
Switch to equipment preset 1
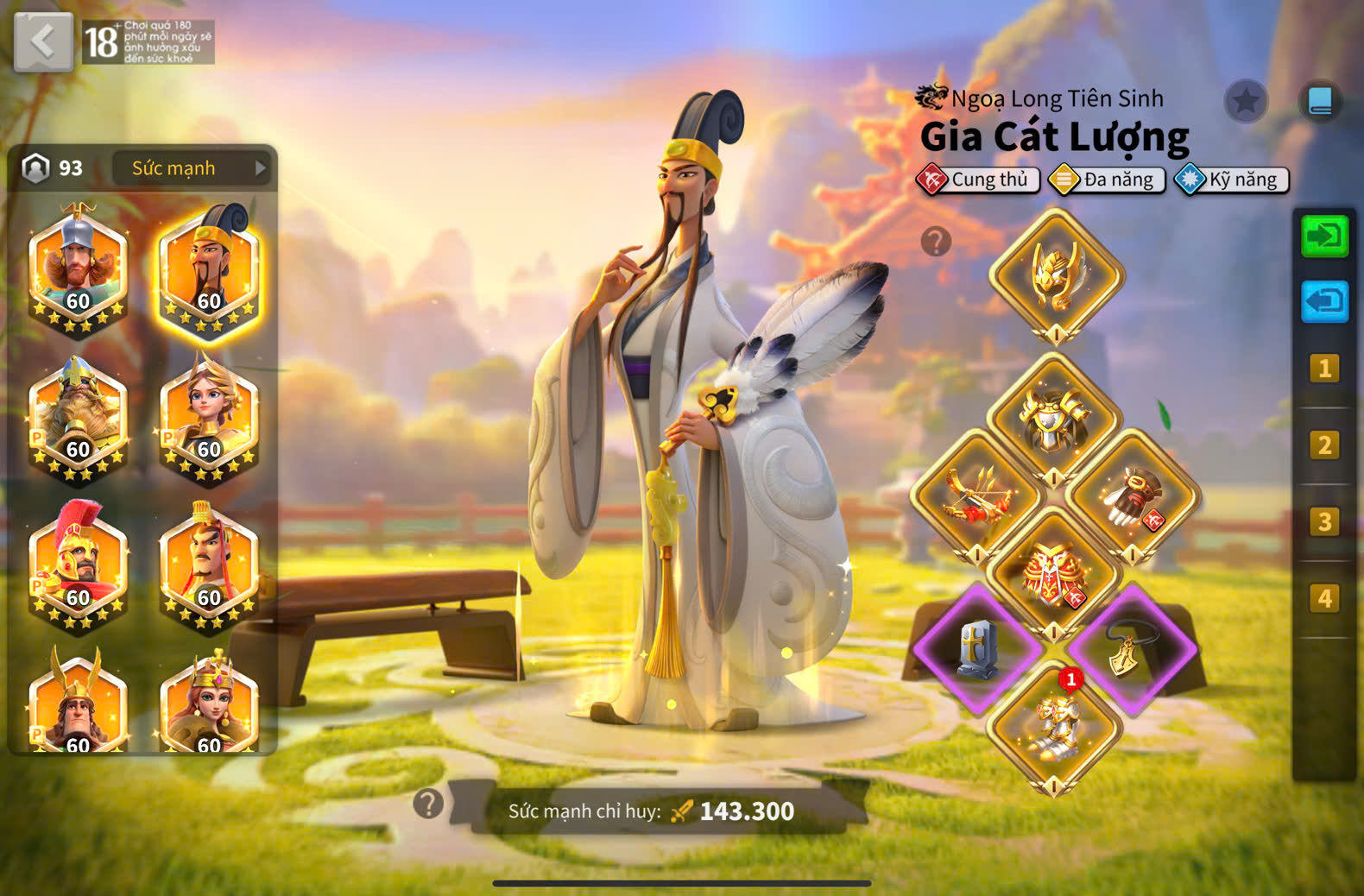1324,369
